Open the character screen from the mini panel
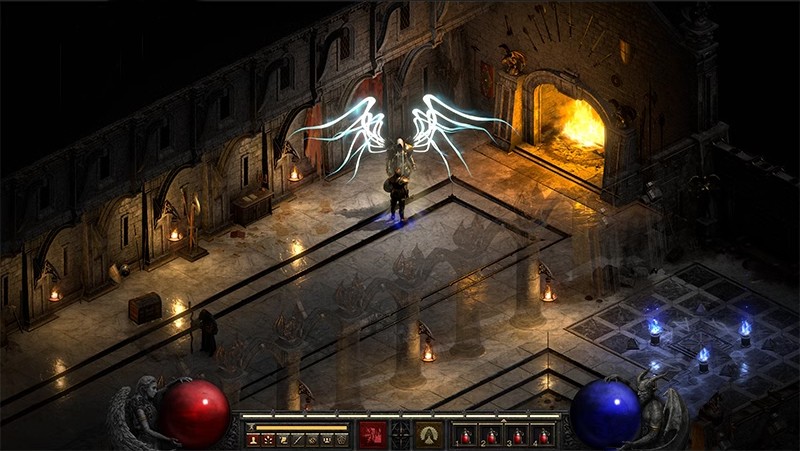This screenshot has width=800, height=451. point(253,439)
